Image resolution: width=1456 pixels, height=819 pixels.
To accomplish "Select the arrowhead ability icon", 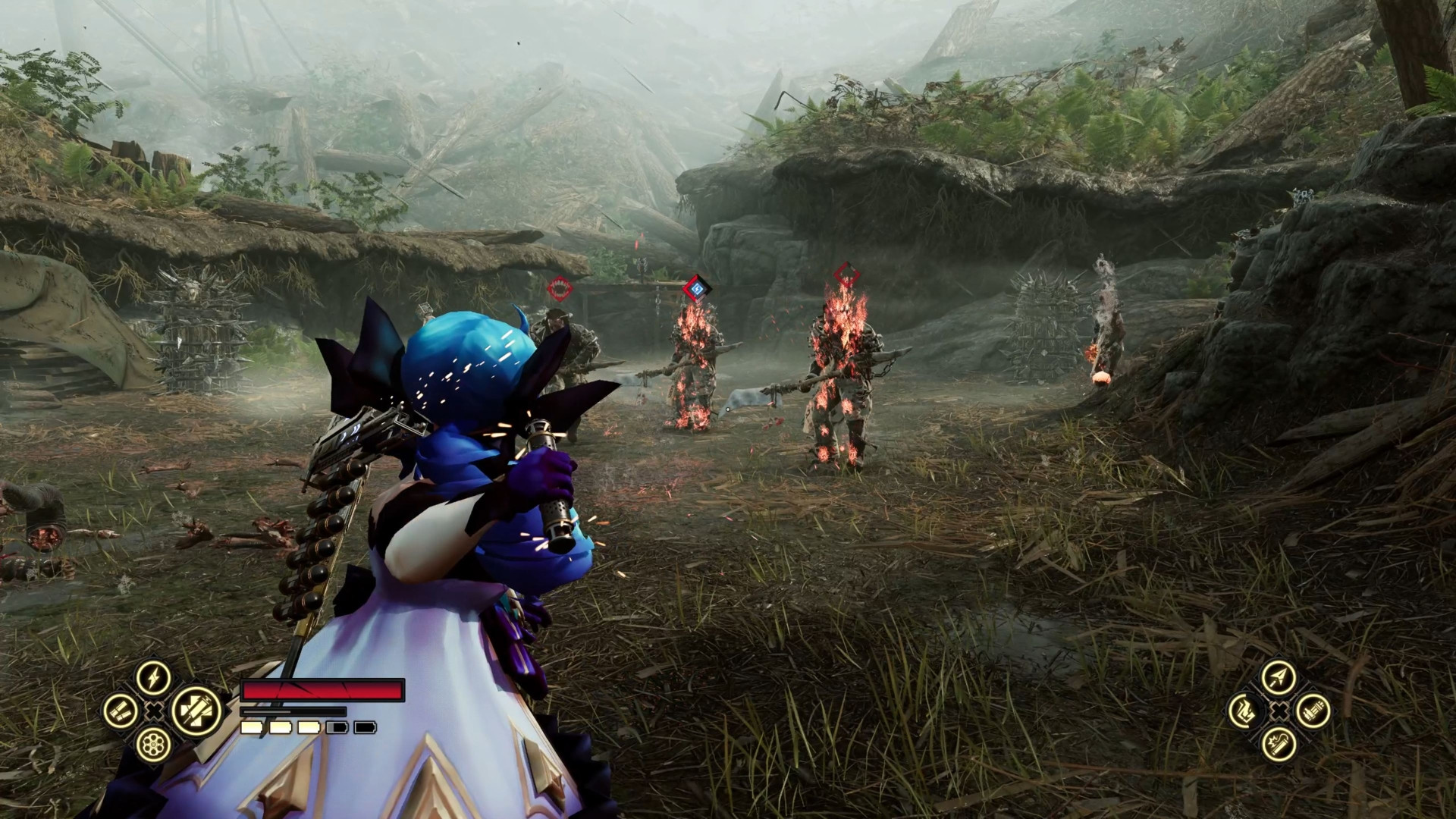I will [x=1279, y=677].
